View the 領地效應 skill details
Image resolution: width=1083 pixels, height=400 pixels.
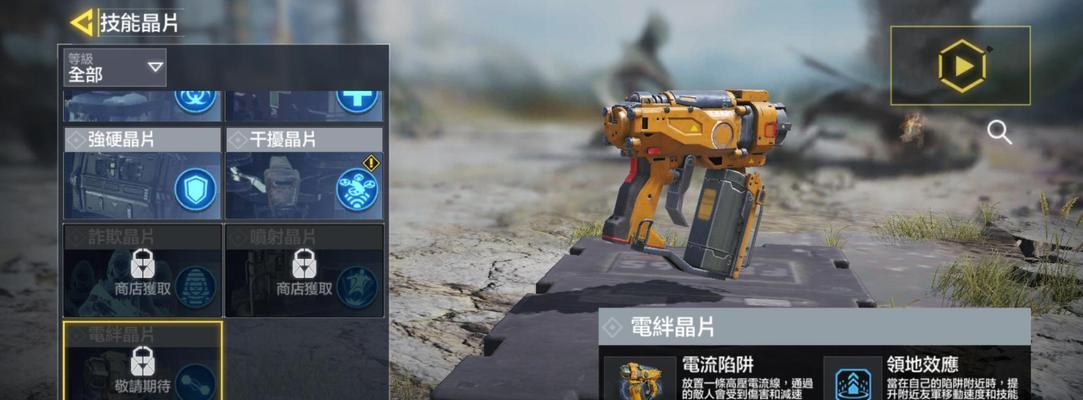tap(924, 376)
